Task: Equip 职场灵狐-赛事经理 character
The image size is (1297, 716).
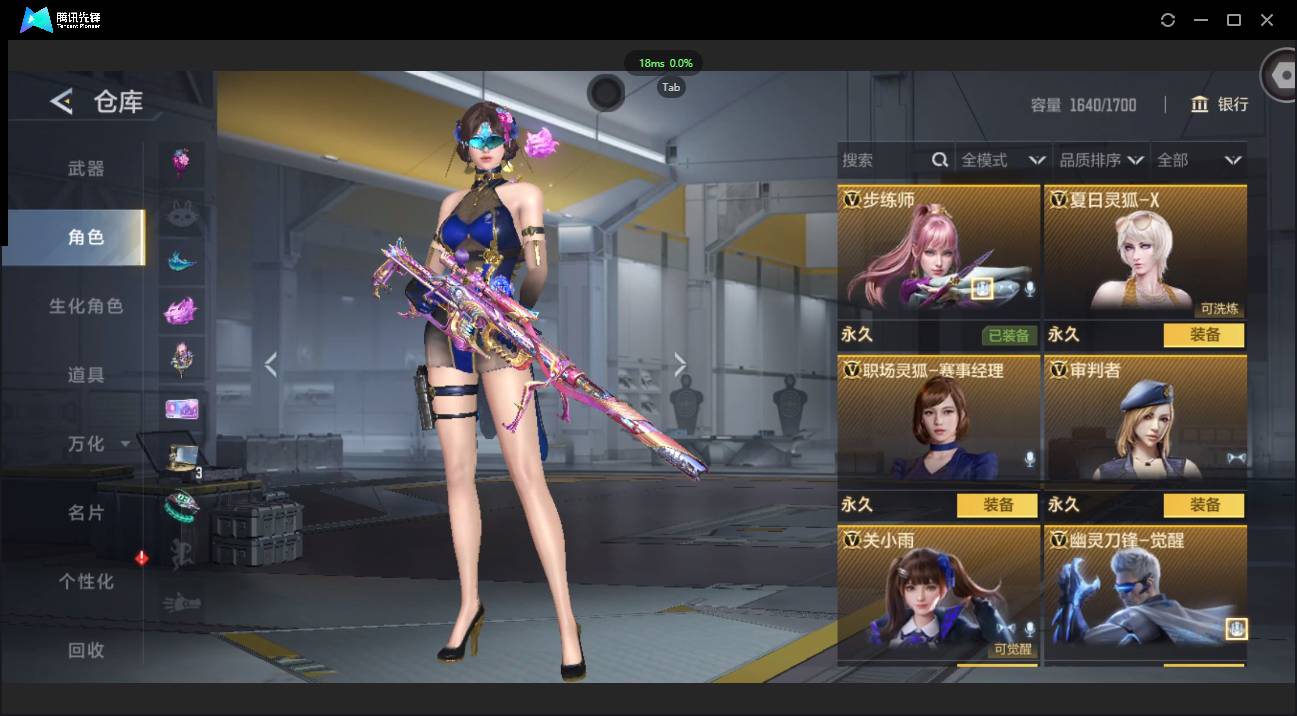Action: click(x=998, y=505)
